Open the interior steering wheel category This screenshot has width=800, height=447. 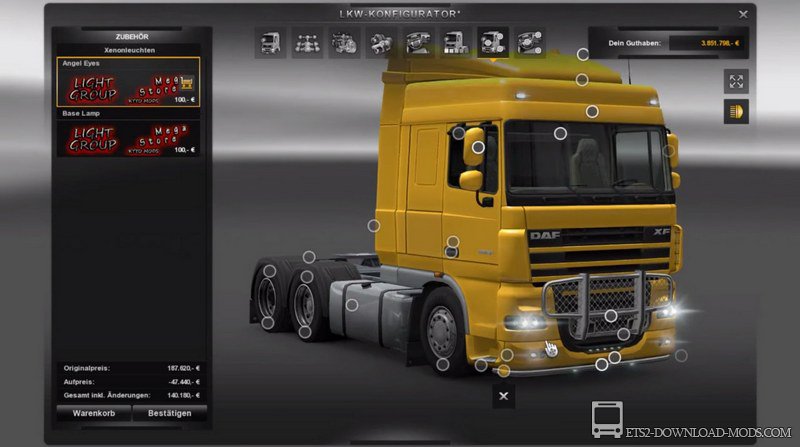[x=417, y=43]
